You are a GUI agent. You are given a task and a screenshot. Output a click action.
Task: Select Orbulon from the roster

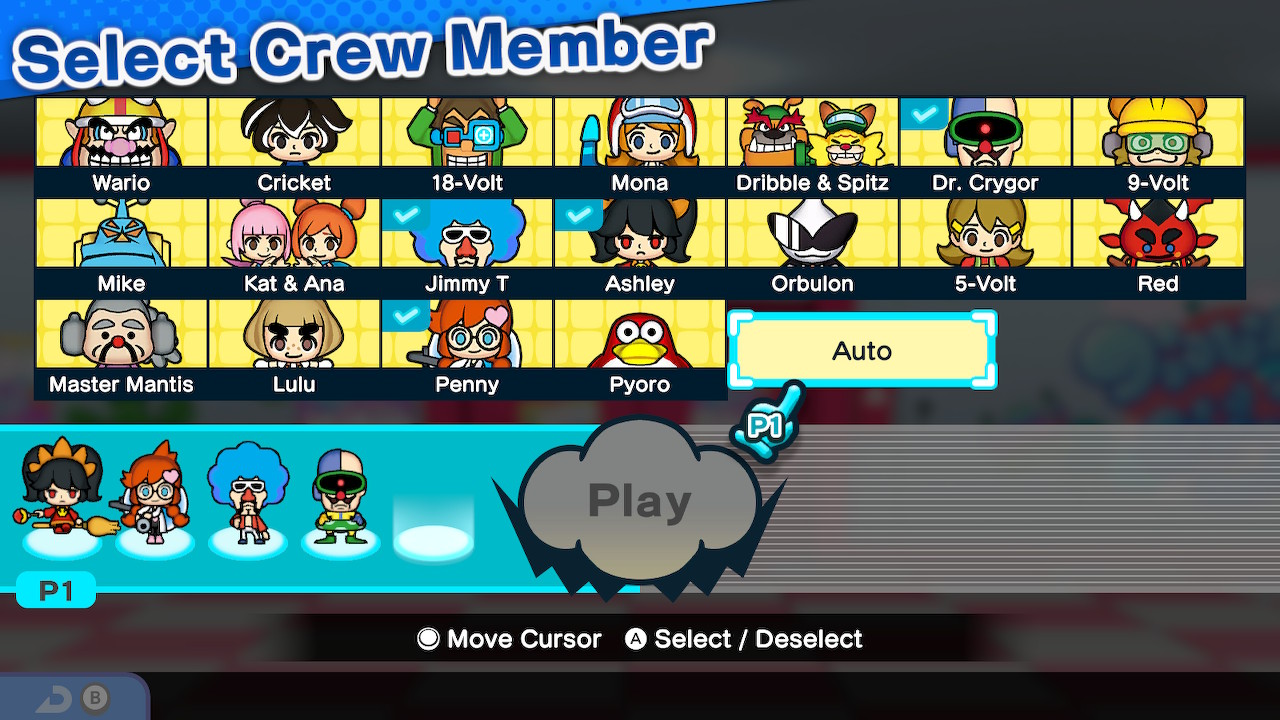point(812,236)
